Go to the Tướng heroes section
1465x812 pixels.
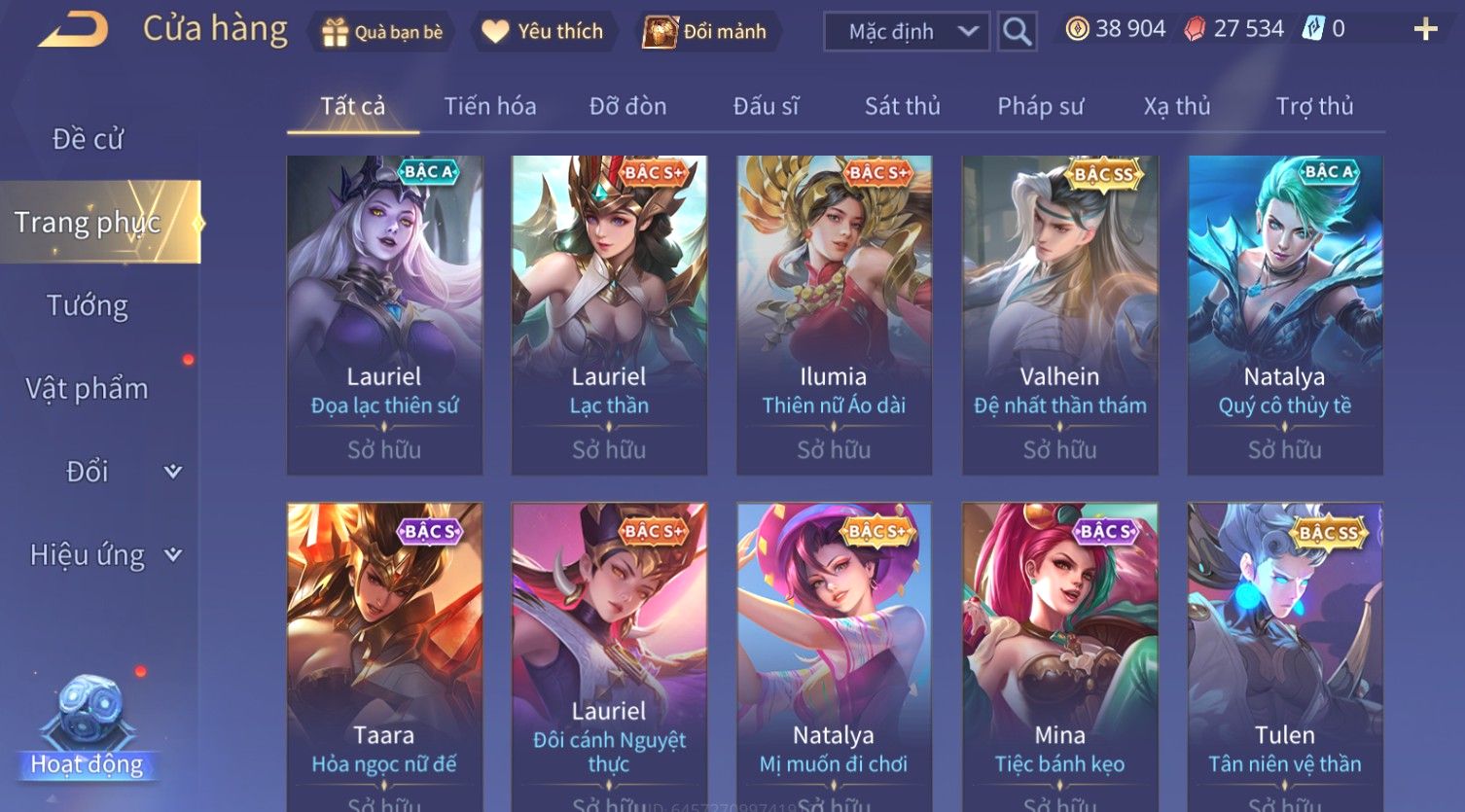pyautogui.click(x=88, y=305)
